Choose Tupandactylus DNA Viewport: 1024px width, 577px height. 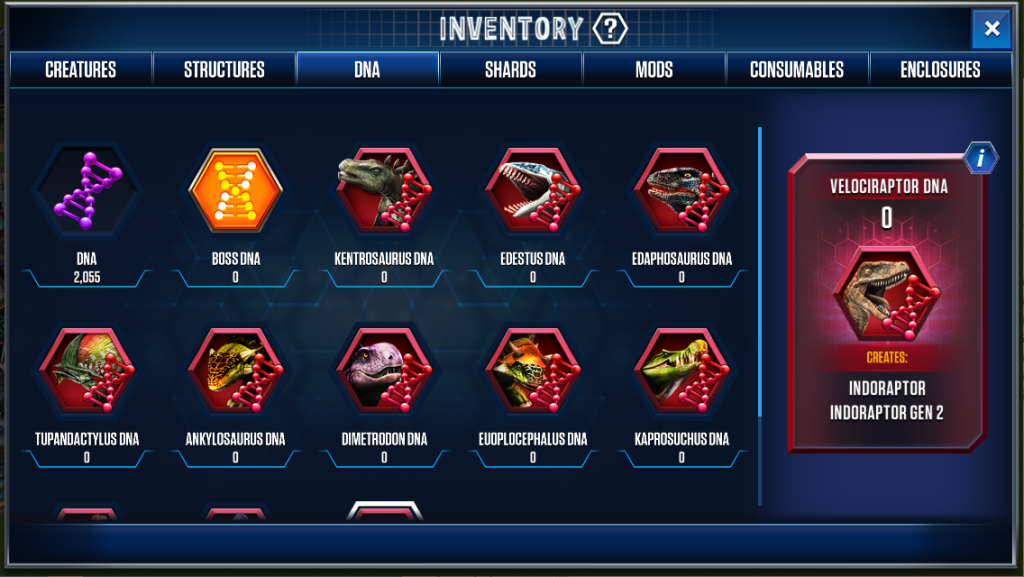(86, 371)
